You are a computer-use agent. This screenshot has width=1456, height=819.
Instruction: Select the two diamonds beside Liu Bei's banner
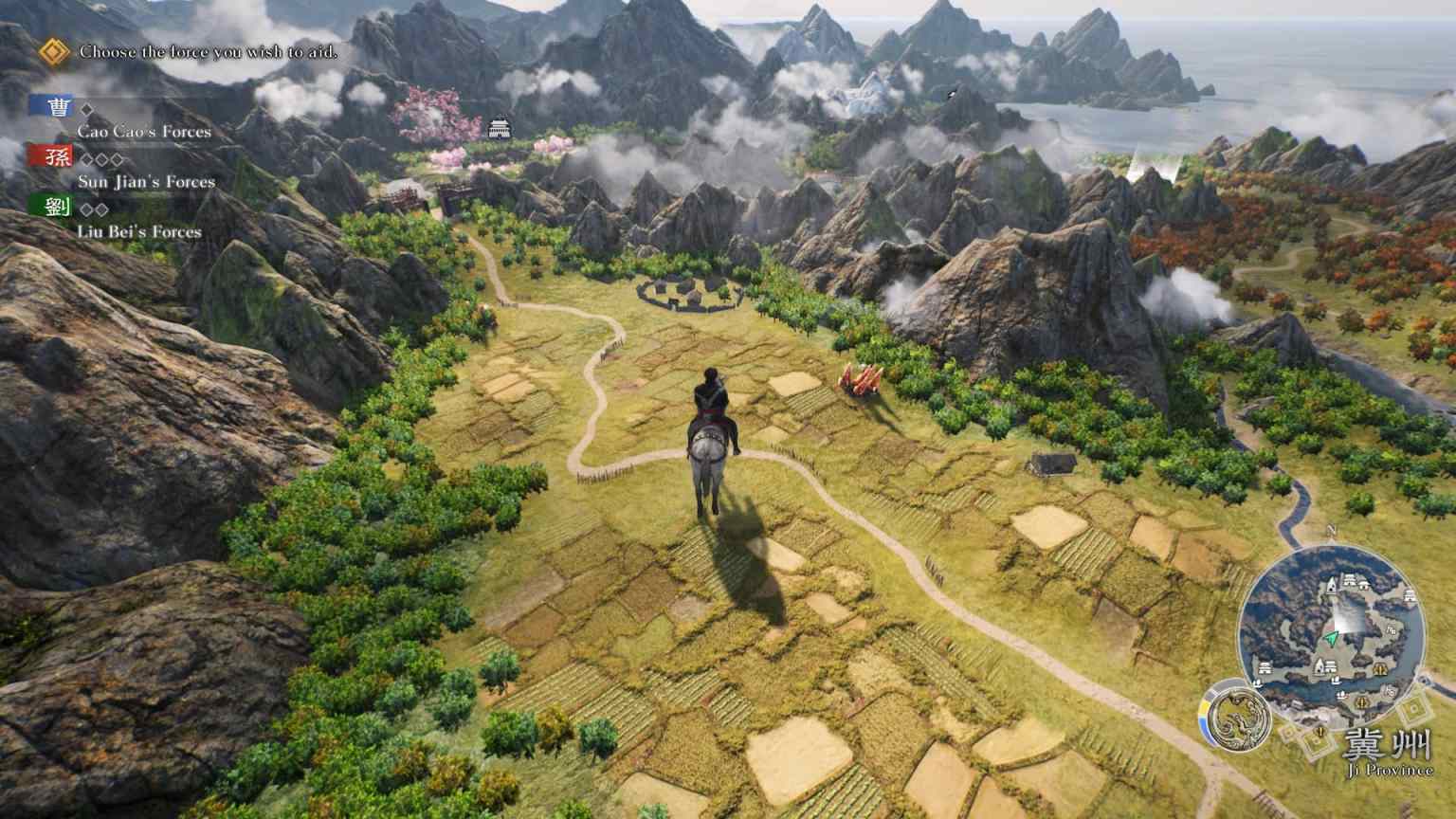(x=95, y=210)
